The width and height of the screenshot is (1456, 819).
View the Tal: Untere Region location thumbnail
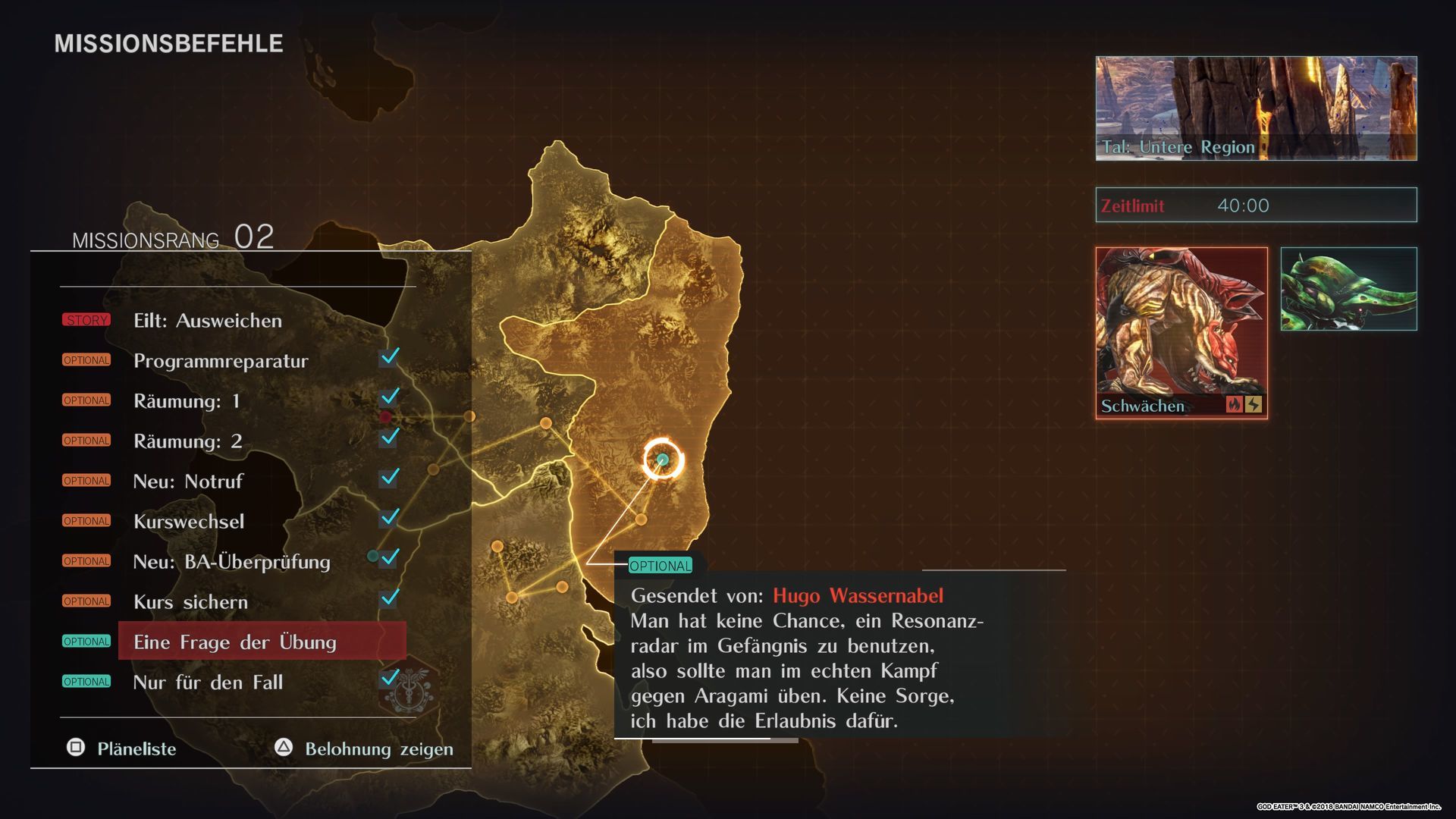click(x=1256, y=108)
